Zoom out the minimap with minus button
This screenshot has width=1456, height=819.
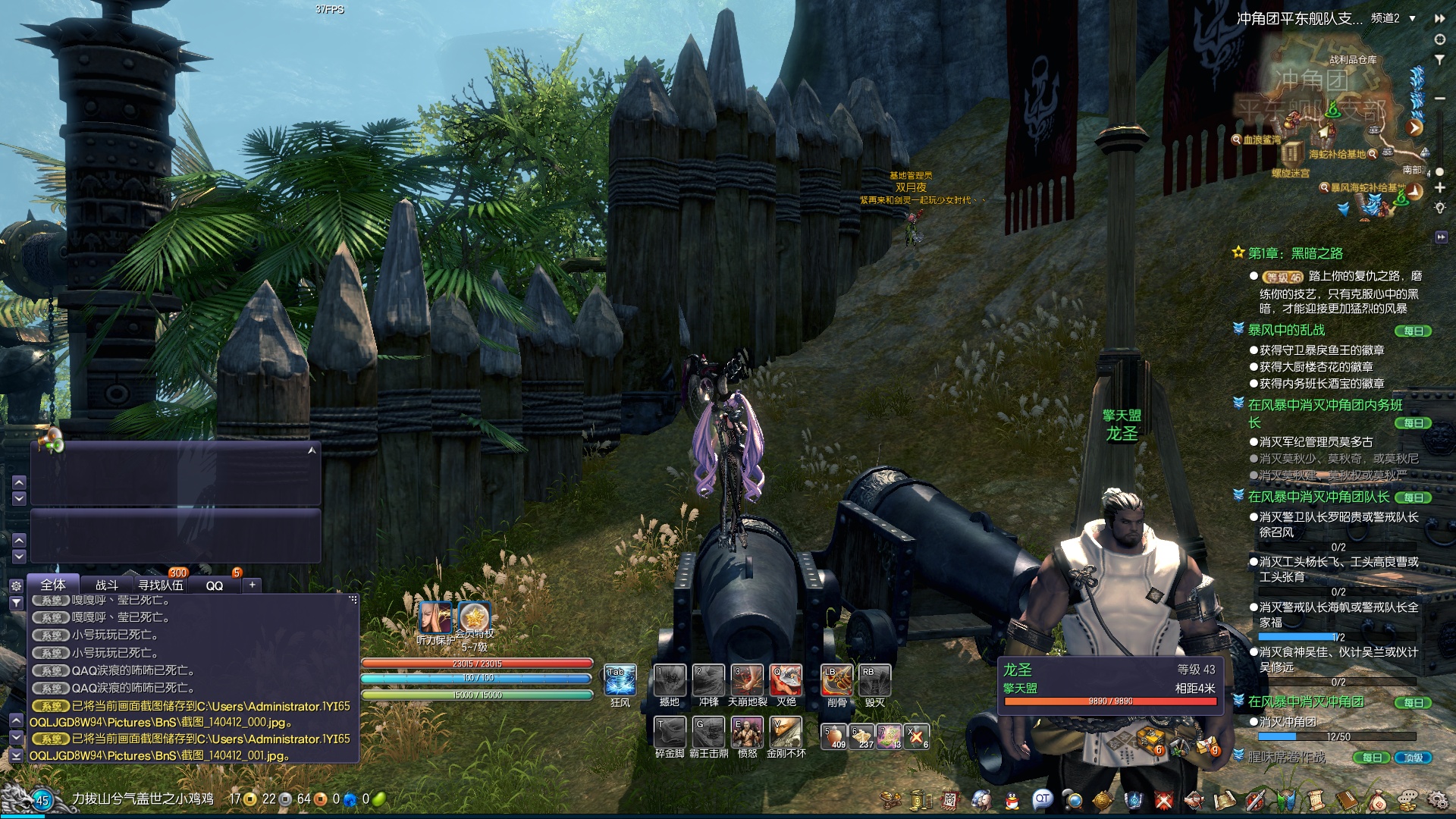point(1439,99)
